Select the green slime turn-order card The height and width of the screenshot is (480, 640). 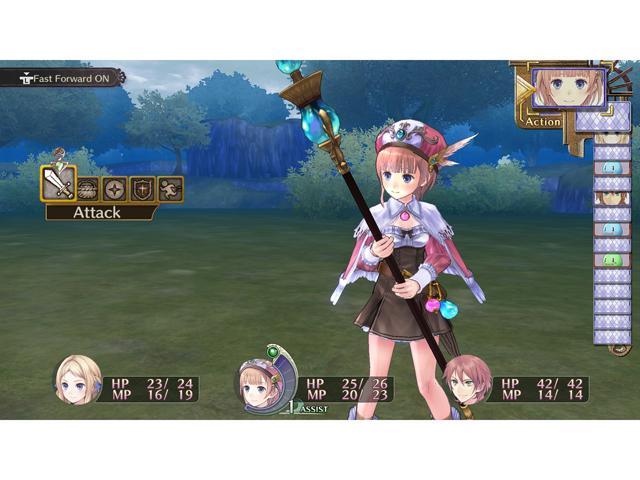point(611,260)
